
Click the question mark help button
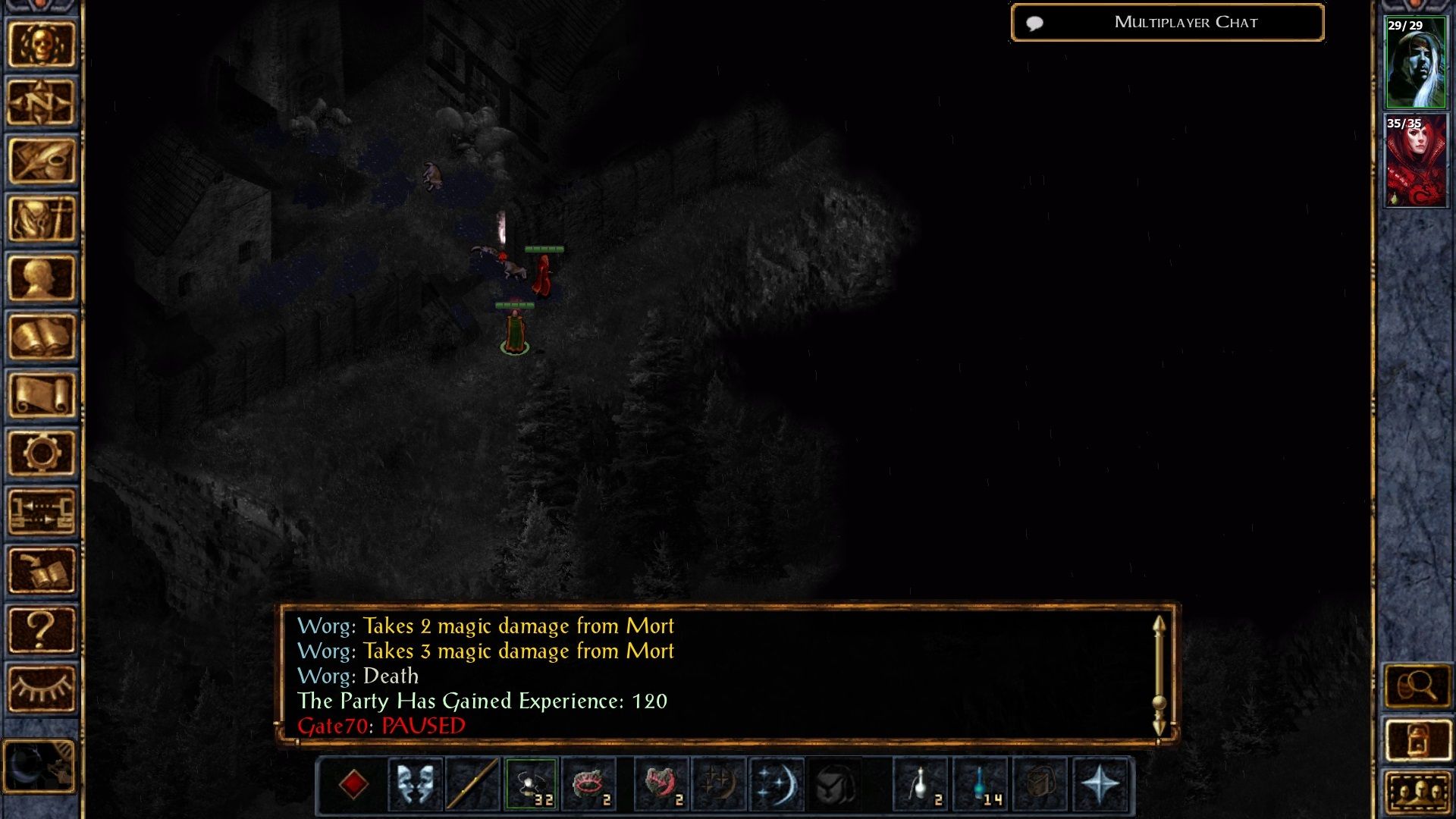[x=42, y=629]
